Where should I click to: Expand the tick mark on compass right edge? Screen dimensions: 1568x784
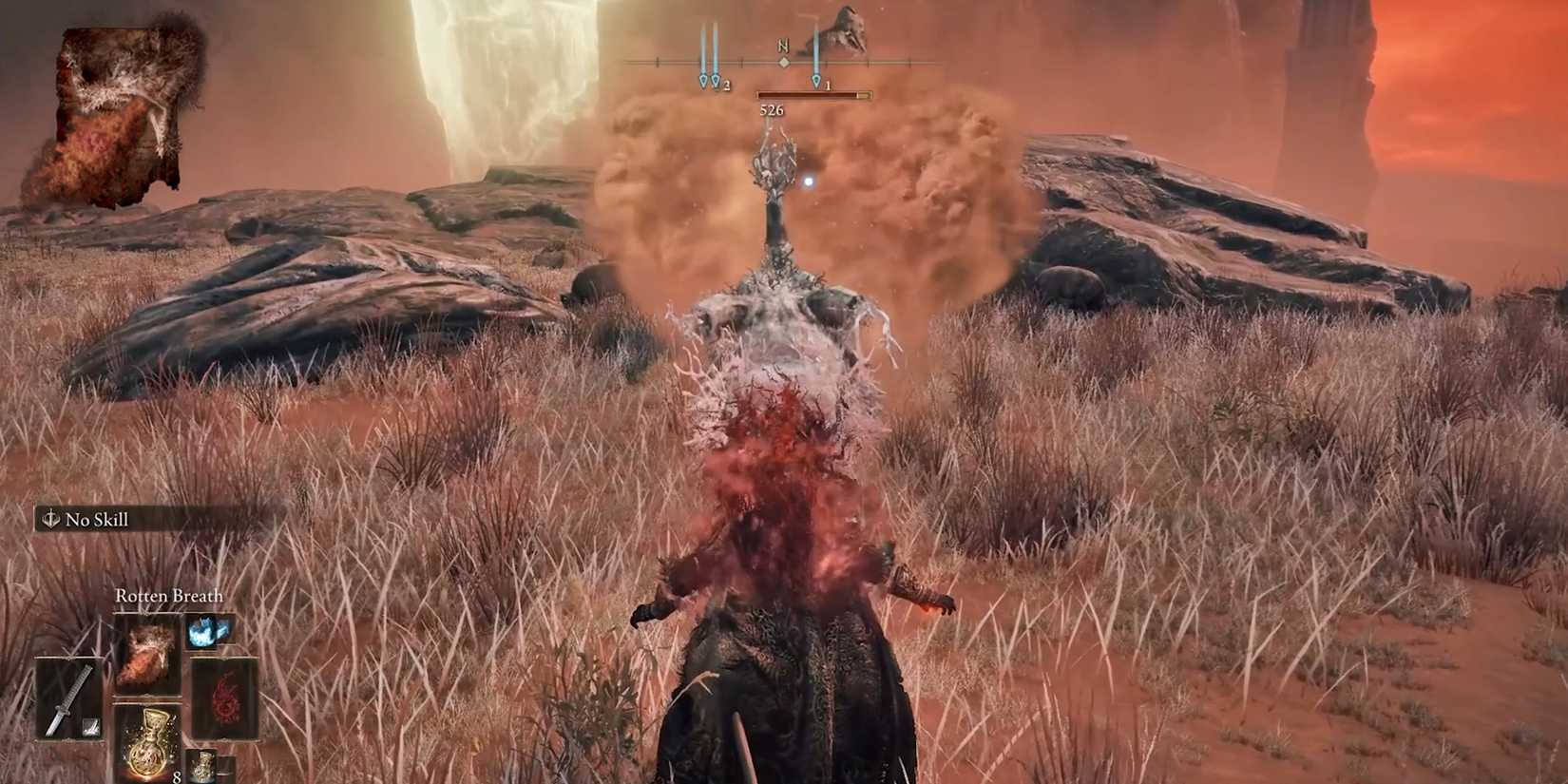click(909, 61)
